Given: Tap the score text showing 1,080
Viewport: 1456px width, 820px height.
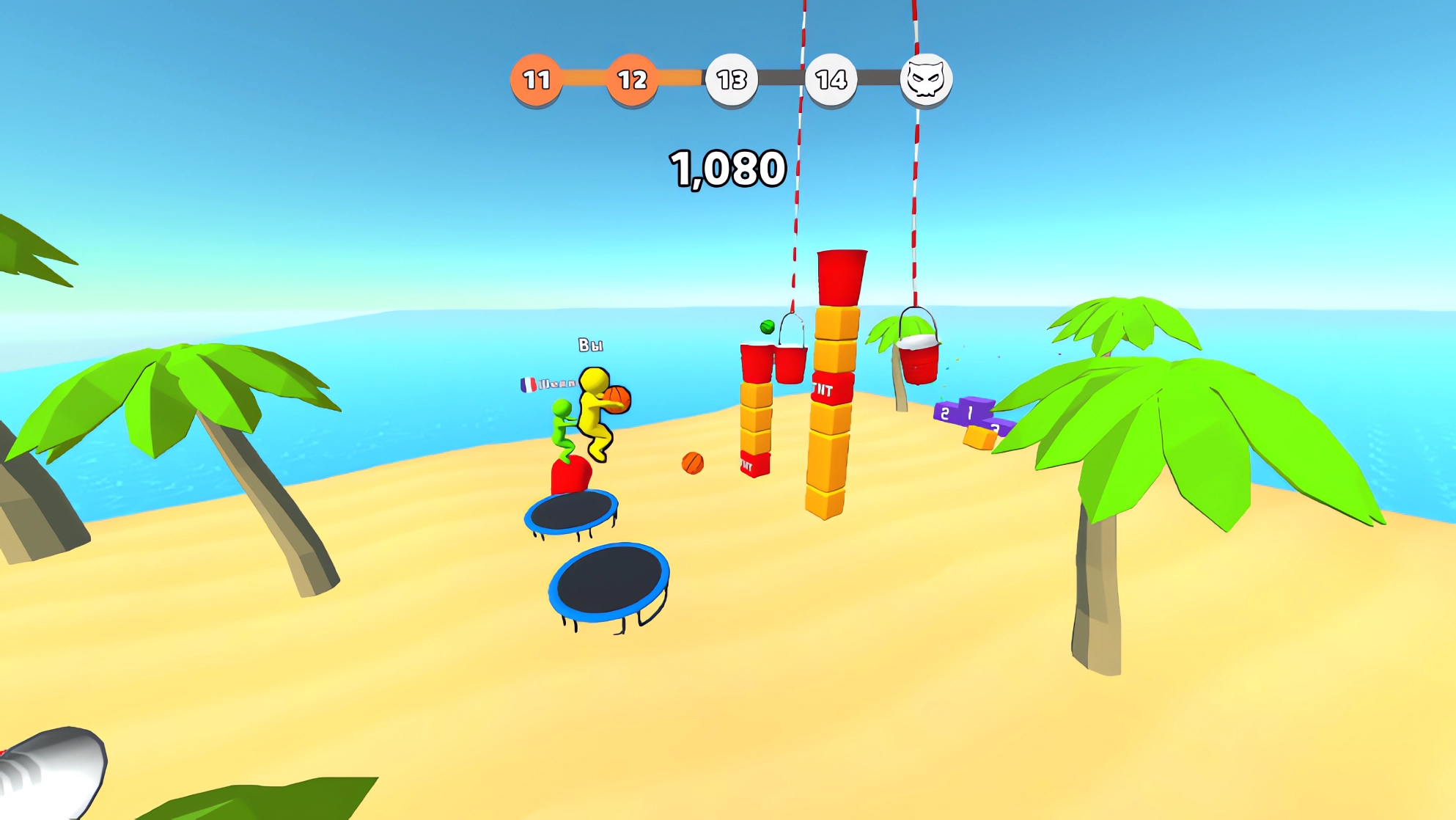Looking at the screenshot, I should [x=727, y=168].
